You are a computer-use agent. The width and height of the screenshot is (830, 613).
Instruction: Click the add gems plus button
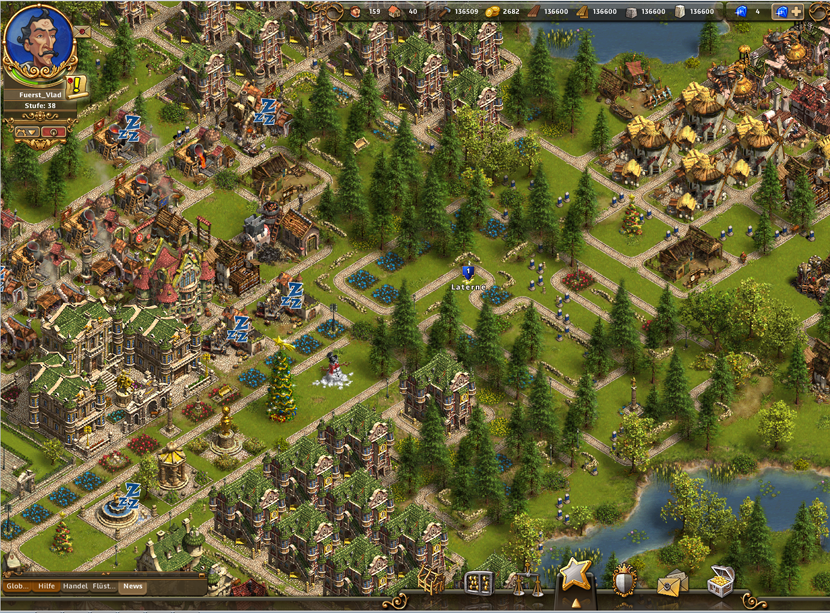click(x=795, y=12)
